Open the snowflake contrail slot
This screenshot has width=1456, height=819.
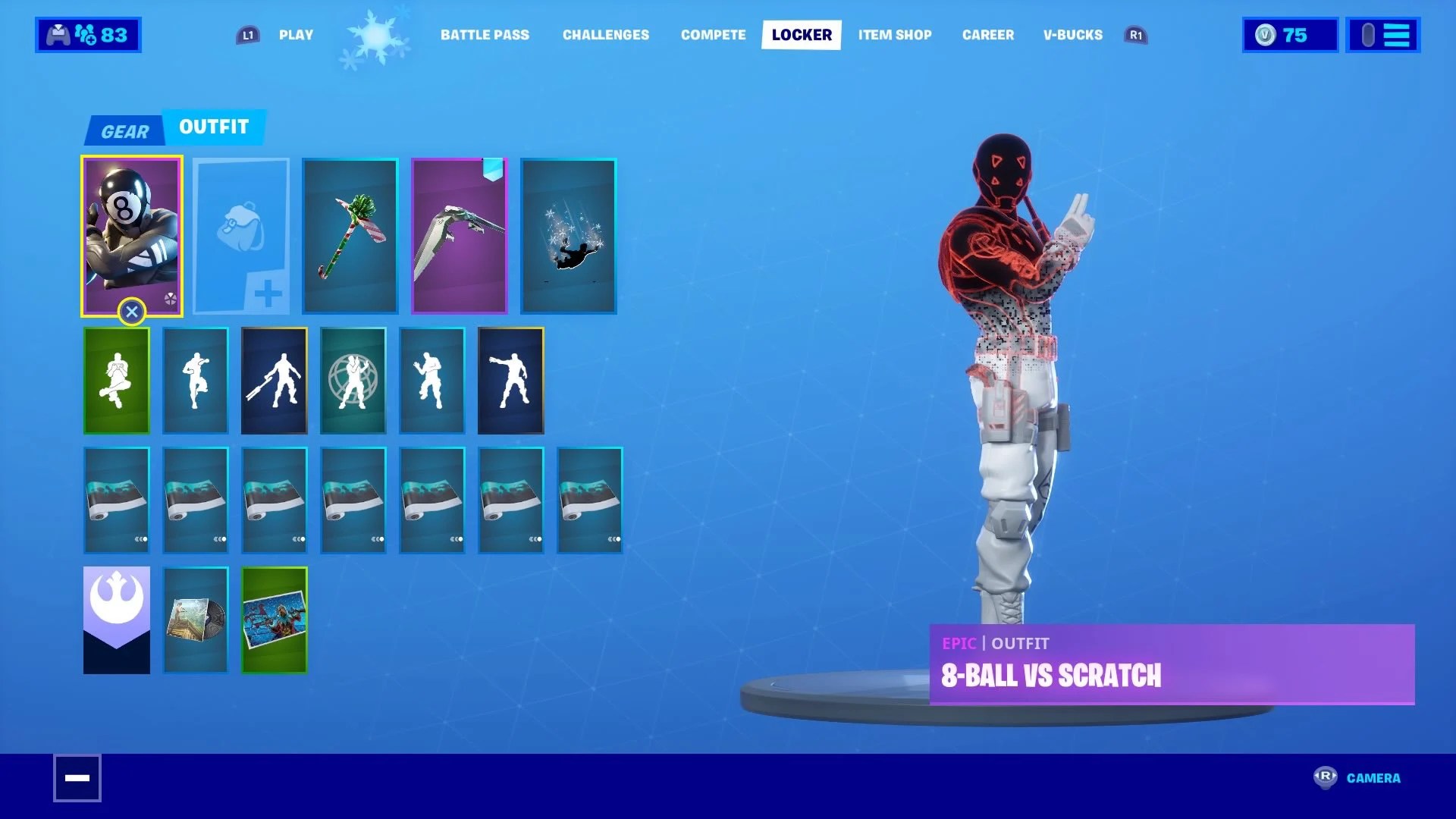[569, 235]
